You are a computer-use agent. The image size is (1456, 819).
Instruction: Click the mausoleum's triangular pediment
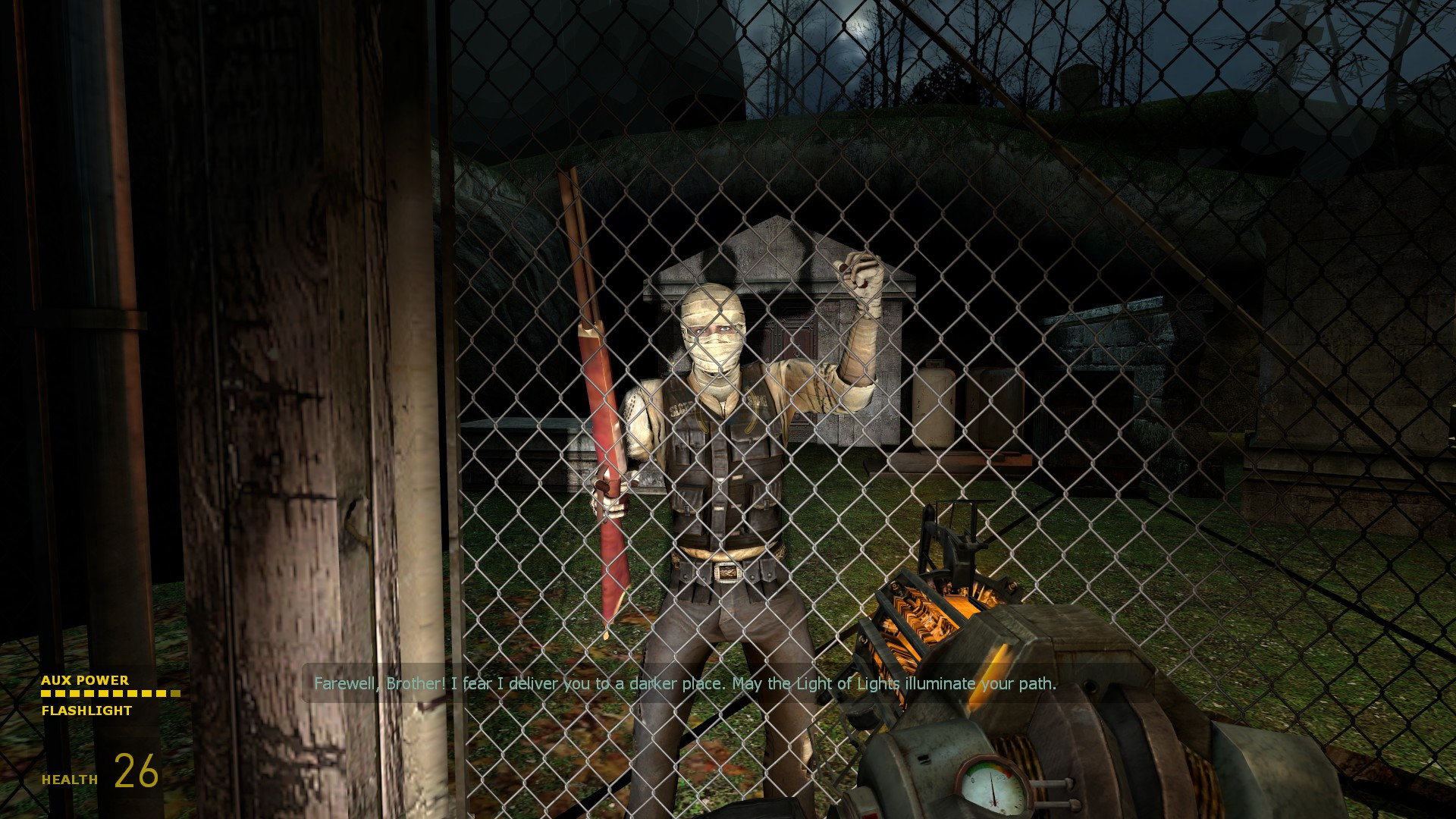click(x=773, y=250)
